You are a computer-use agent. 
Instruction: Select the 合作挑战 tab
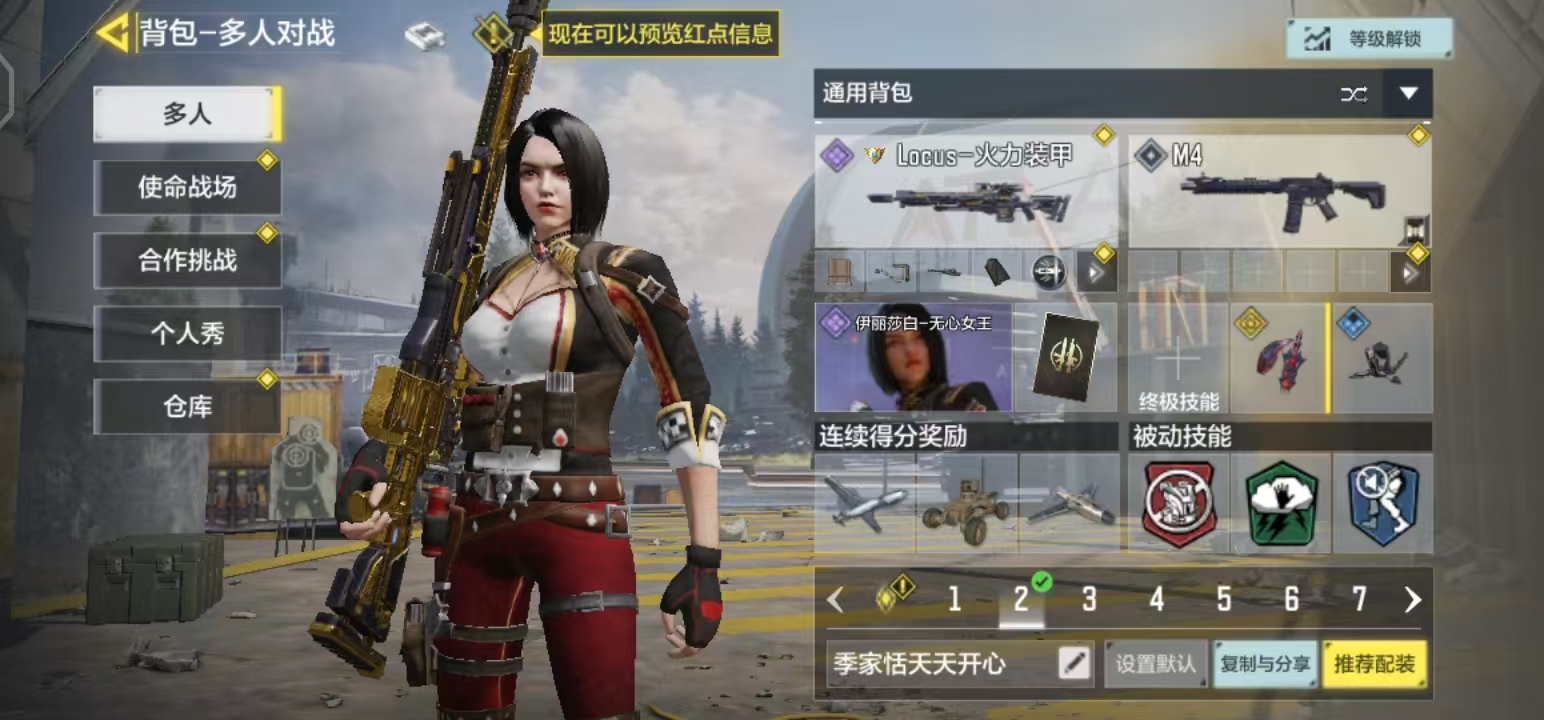click(187, 260)
